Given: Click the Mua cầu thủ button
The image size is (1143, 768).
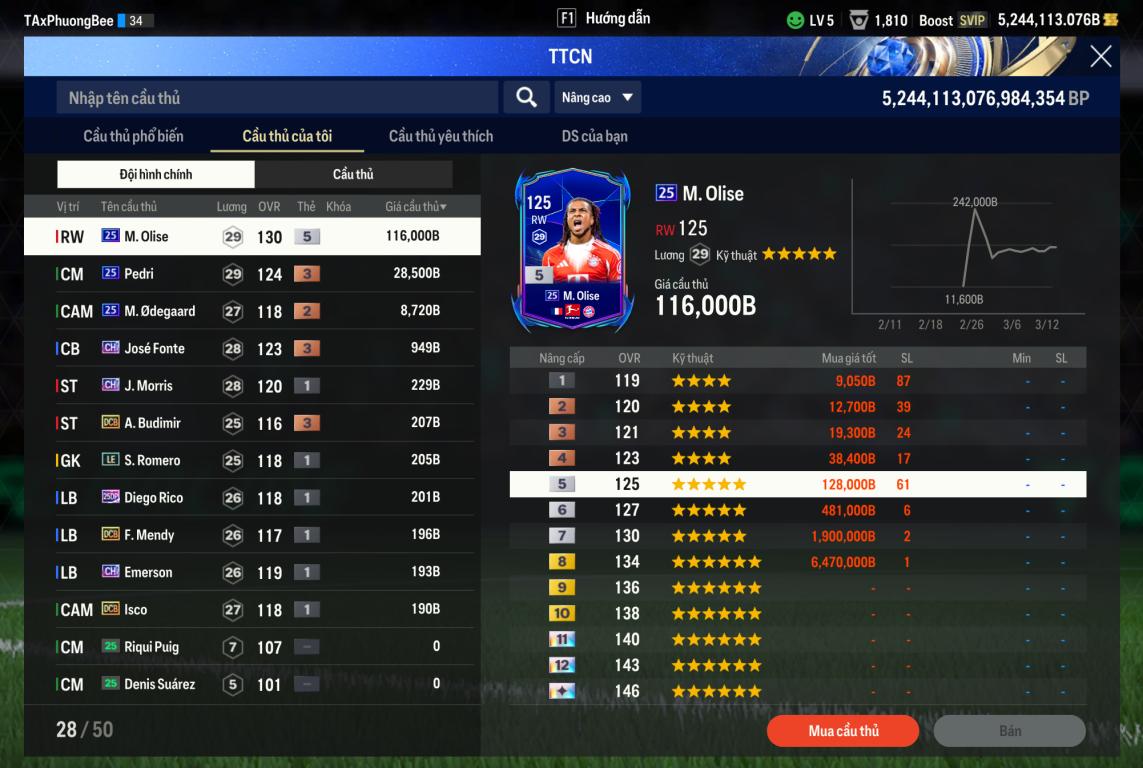Looking at the screenshot, I should click(x=843, y=731).
